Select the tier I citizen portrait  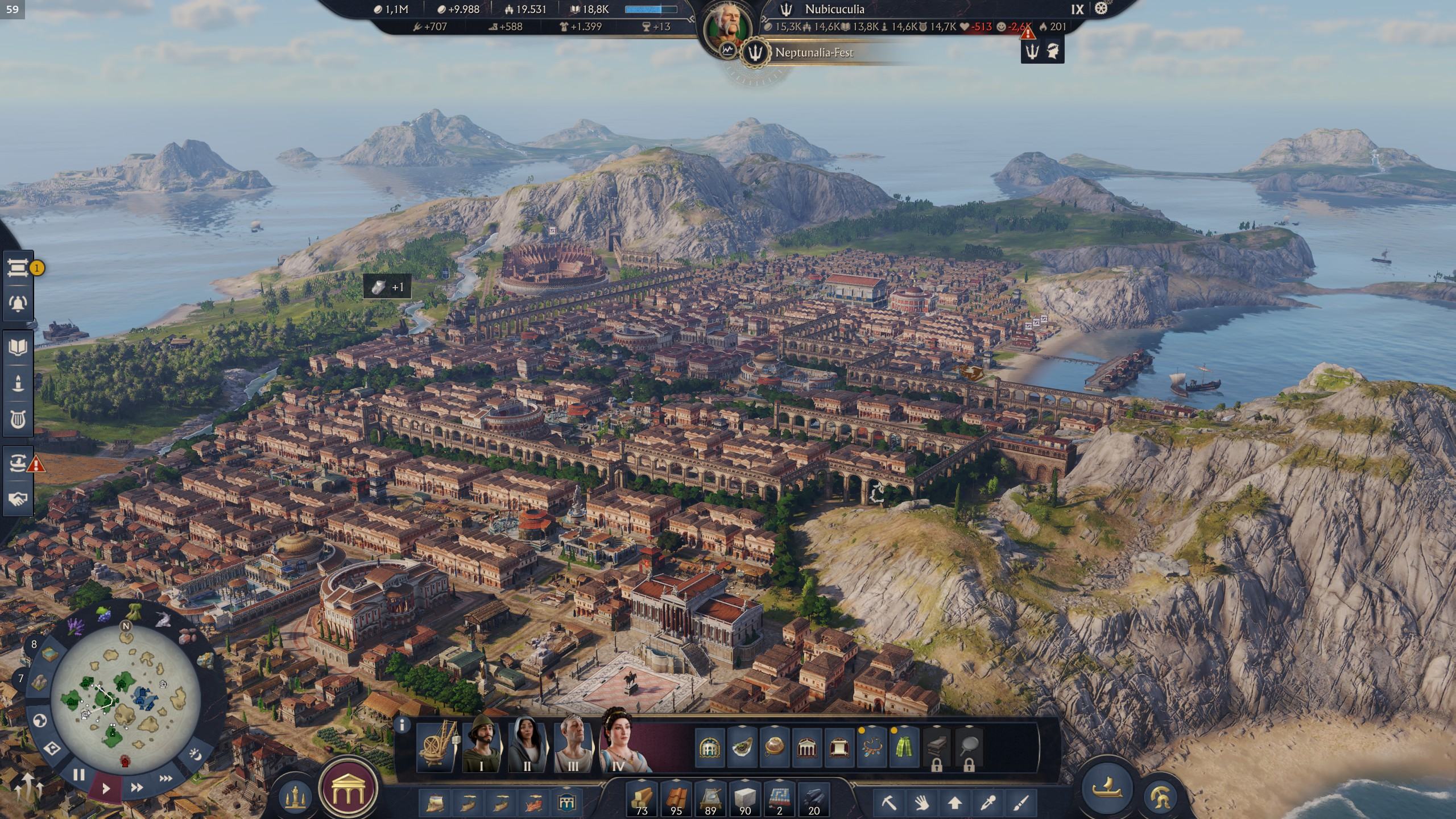pyautogui.click(x=481, y=744)
